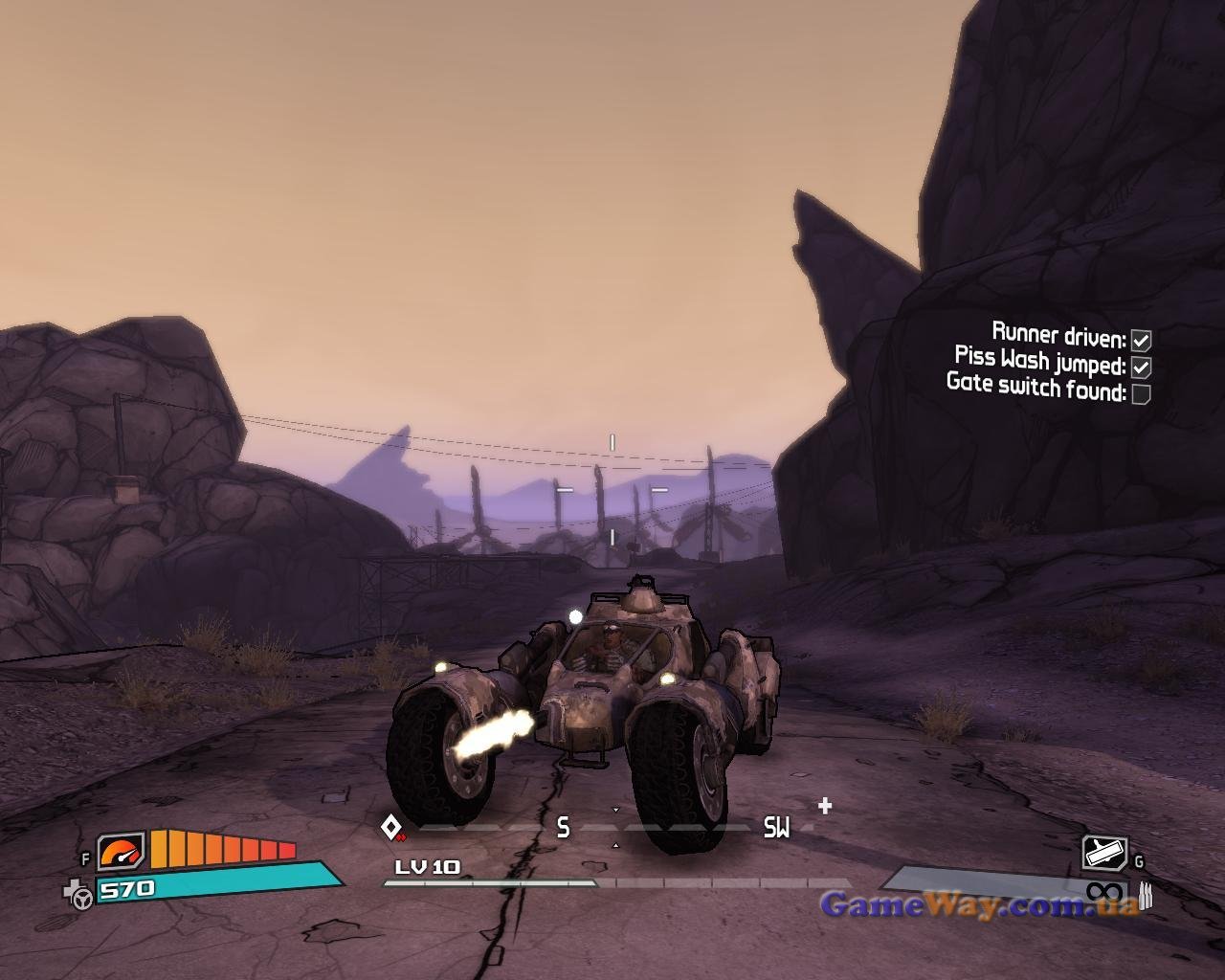Open the GameWay.com.ua watermark link
The image size is (1225, 980).
pyautogui.click(x=979, y=904)
